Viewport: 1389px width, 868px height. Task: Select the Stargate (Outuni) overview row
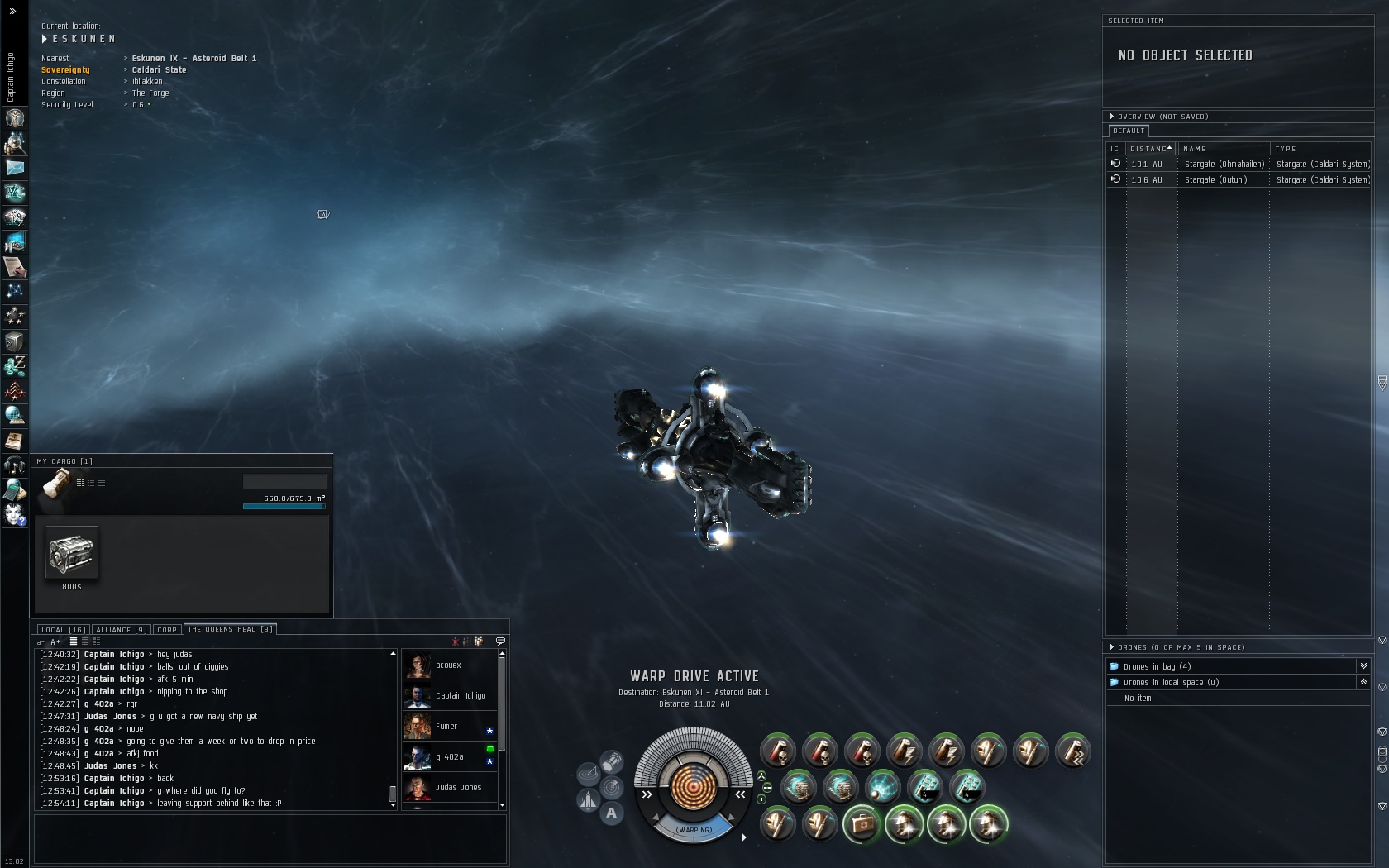[x=1215, y=180]
